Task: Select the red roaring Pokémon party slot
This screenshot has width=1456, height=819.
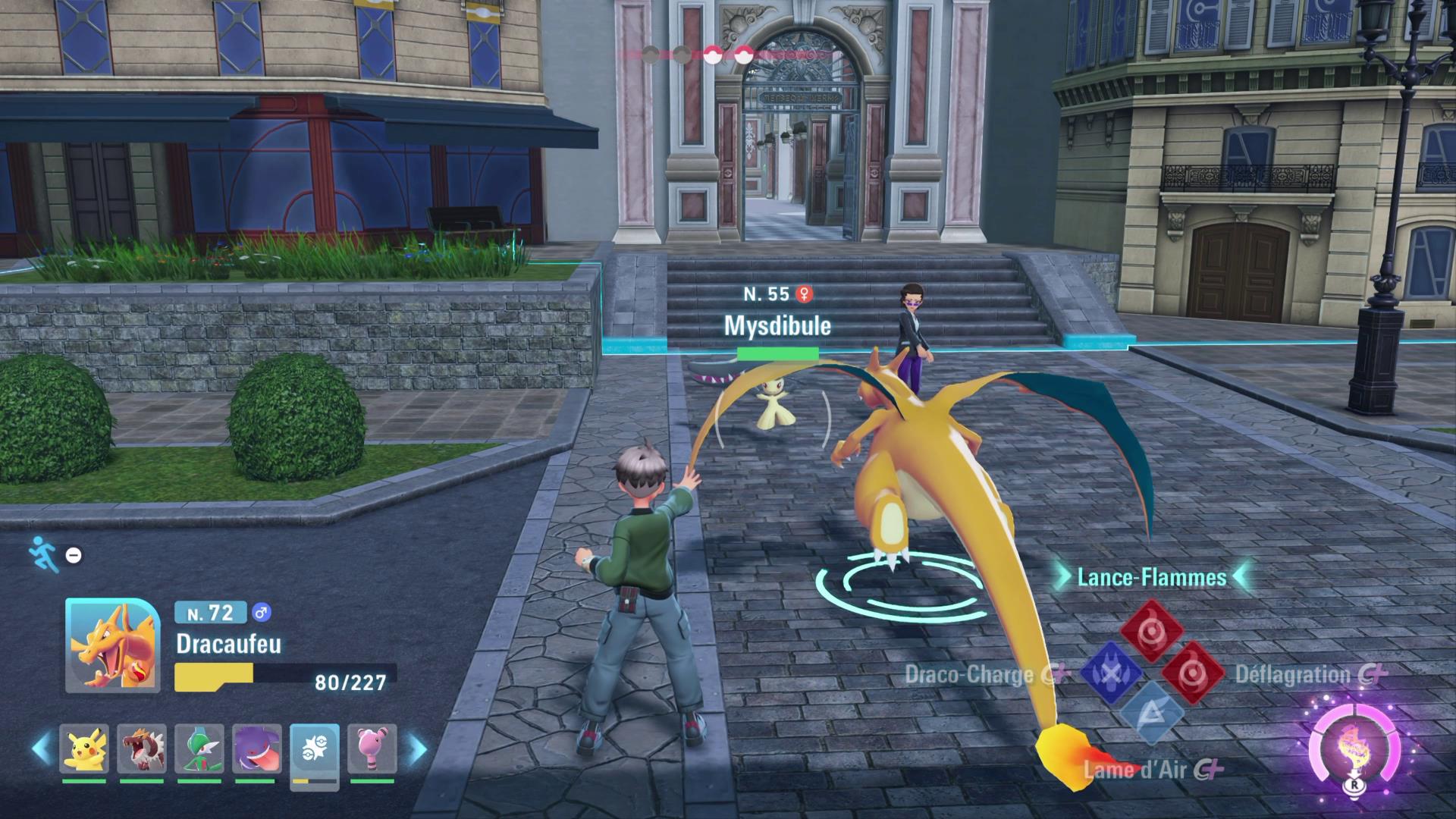Action: (142, 749)
